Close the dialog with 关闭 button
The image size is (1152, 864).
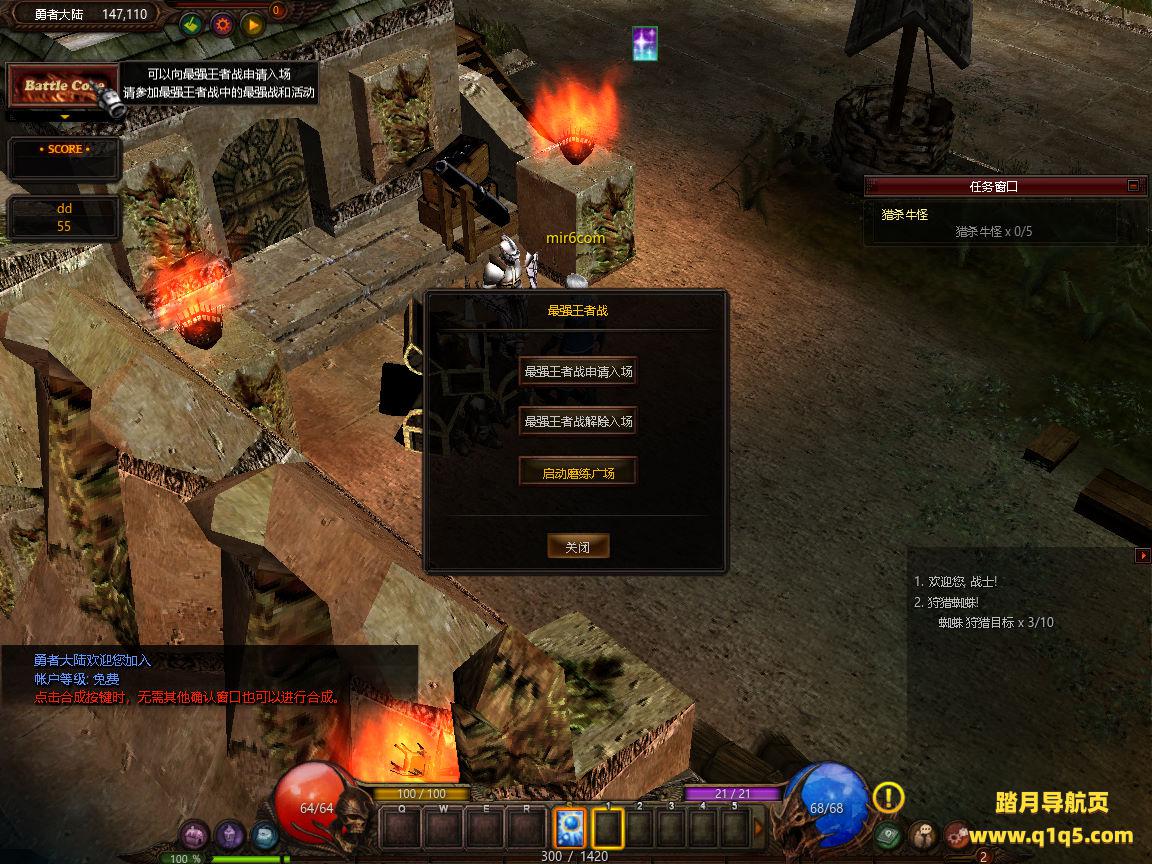click(578, 547)
